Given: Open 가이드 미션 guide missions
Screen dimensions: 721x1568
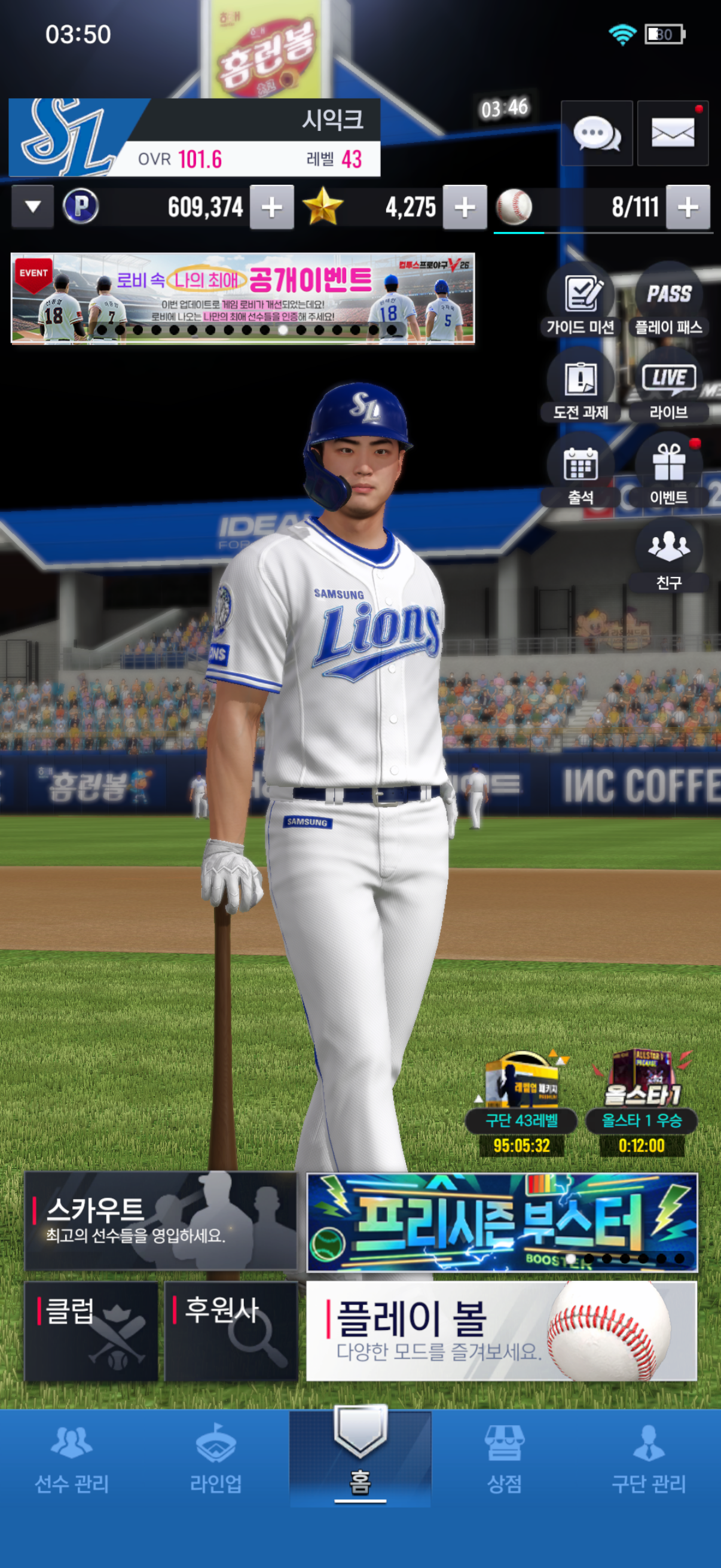Looking at the screenshot, I should click(581, 303).
